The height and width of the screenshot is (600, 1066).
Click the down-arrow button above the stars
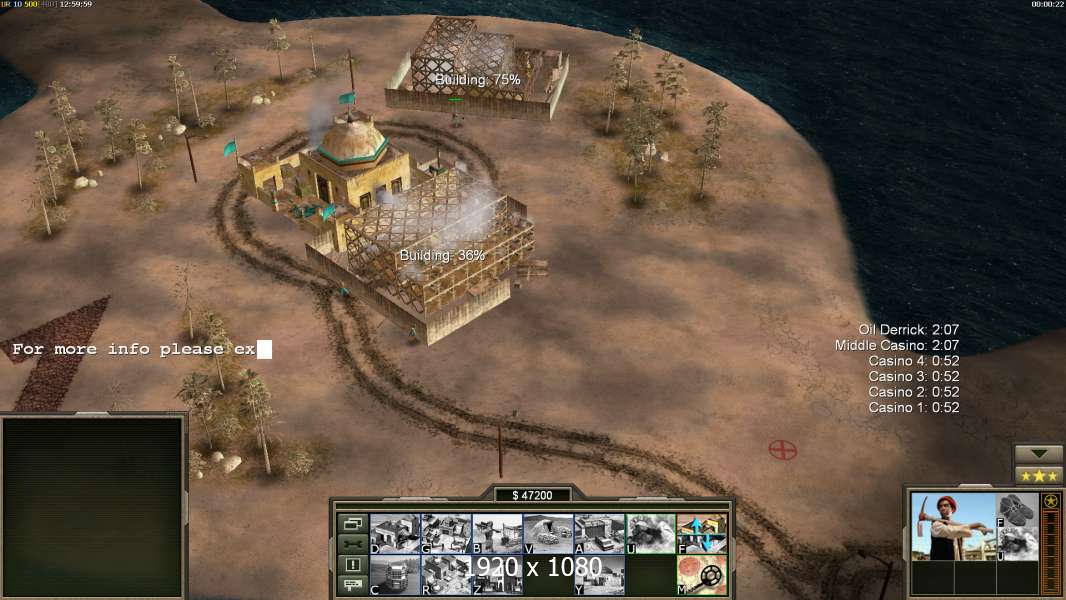coord(1038,454)
